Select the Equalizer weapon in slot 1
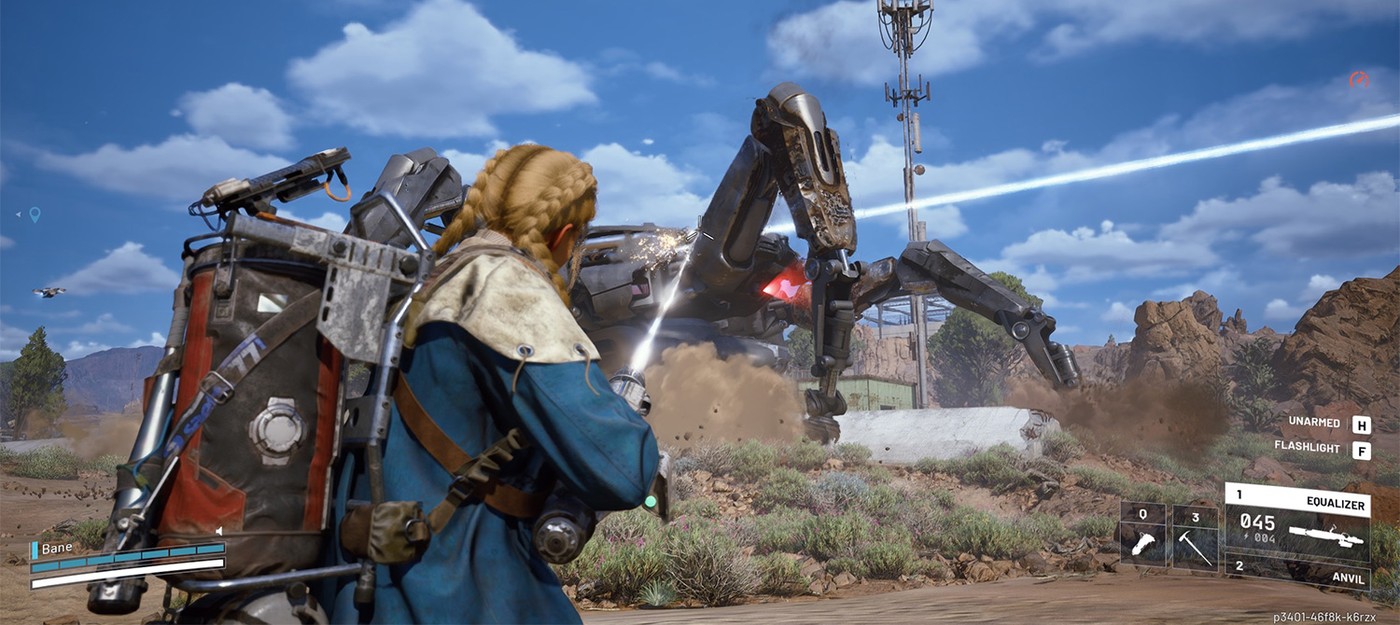The width and height of the screenshot is (1400, 625). [x=1297, y=520]
